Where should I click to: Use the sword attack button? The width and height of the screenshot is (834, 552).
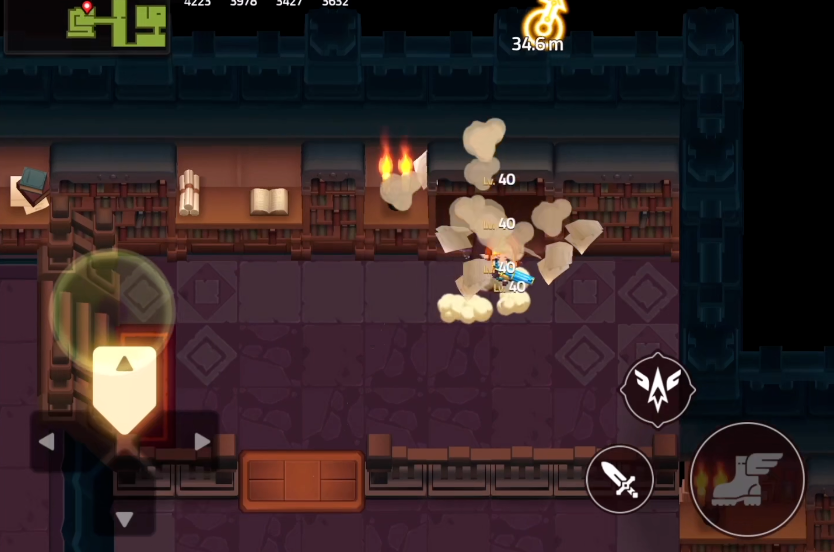pyautogui.click(x=620, y=480)
